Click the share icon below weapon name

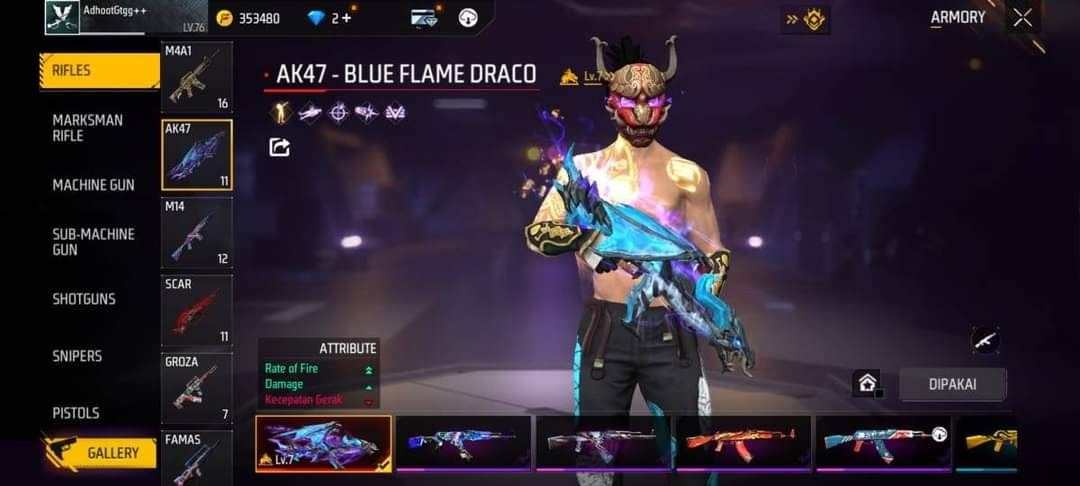280,148
